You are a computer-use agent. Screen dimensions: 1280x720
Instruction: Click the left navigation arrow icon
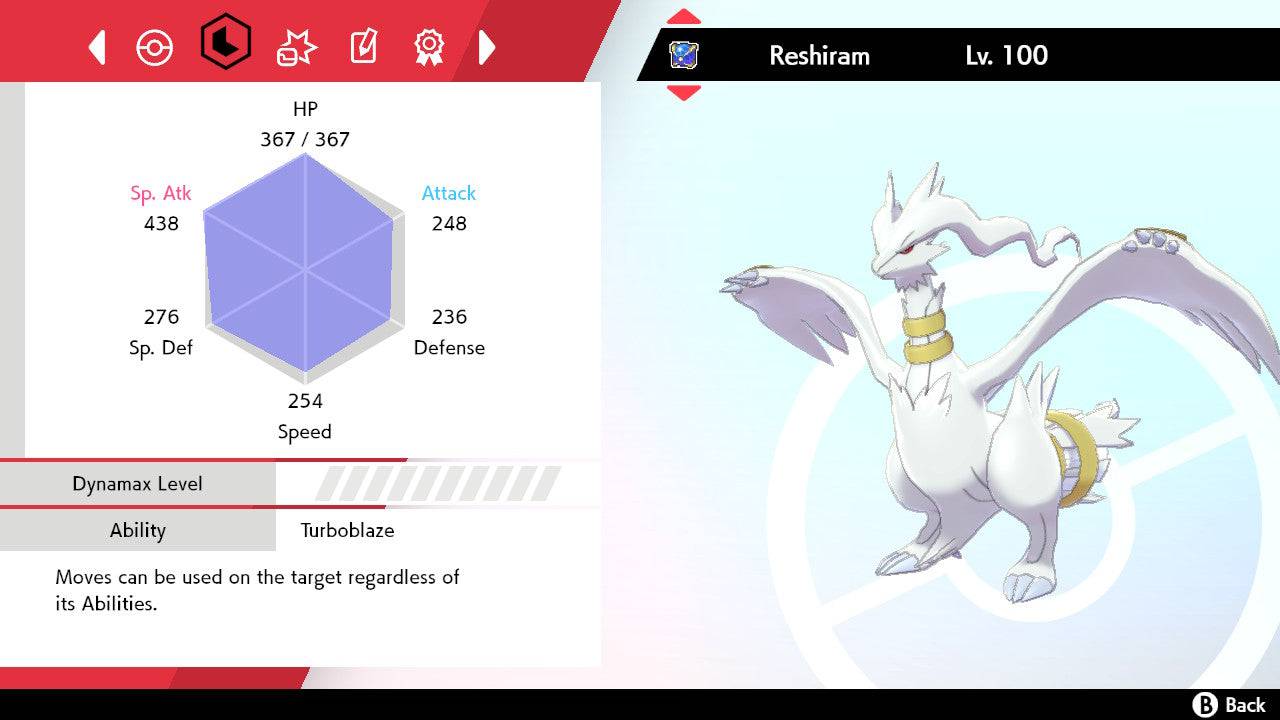click(96, 45)
